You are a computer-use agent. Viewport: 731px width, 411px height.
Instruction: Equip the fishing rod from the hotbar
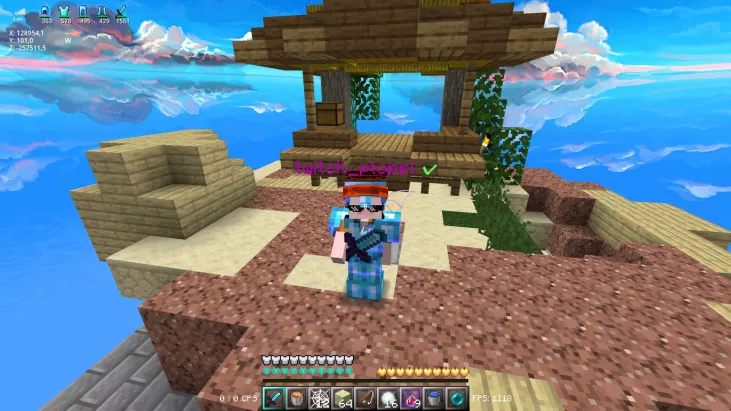(x=366, y=398)
